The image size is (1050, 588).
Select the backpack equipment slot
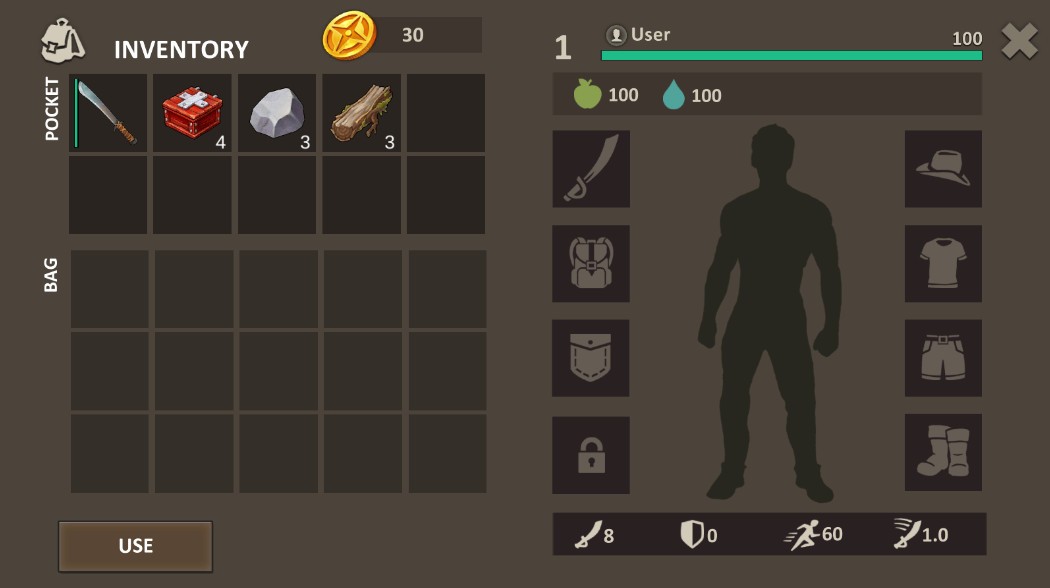pos(591,264)
